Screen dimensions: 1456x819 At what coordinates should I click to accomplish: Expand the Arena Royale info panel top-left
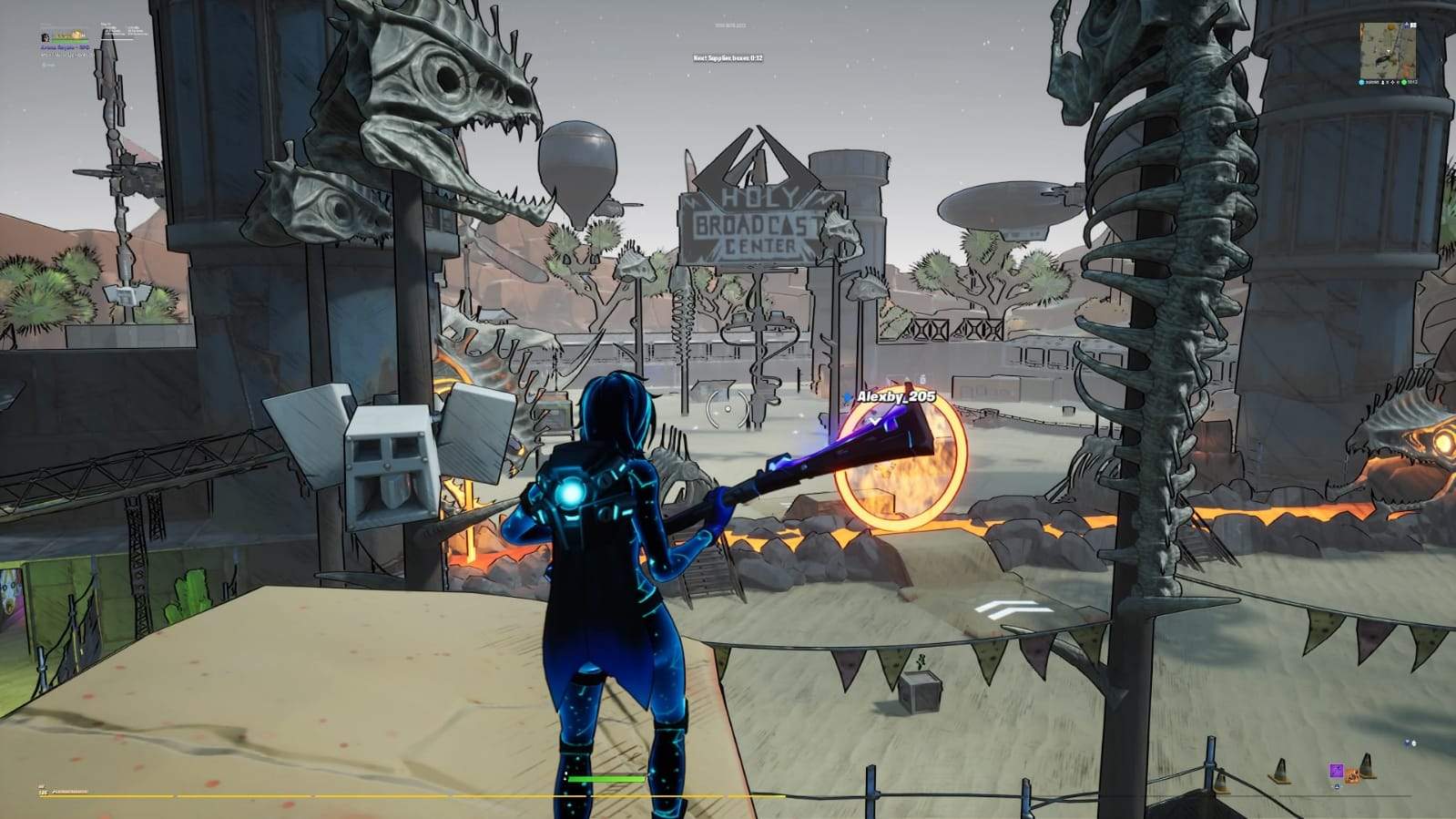(66, 48)
